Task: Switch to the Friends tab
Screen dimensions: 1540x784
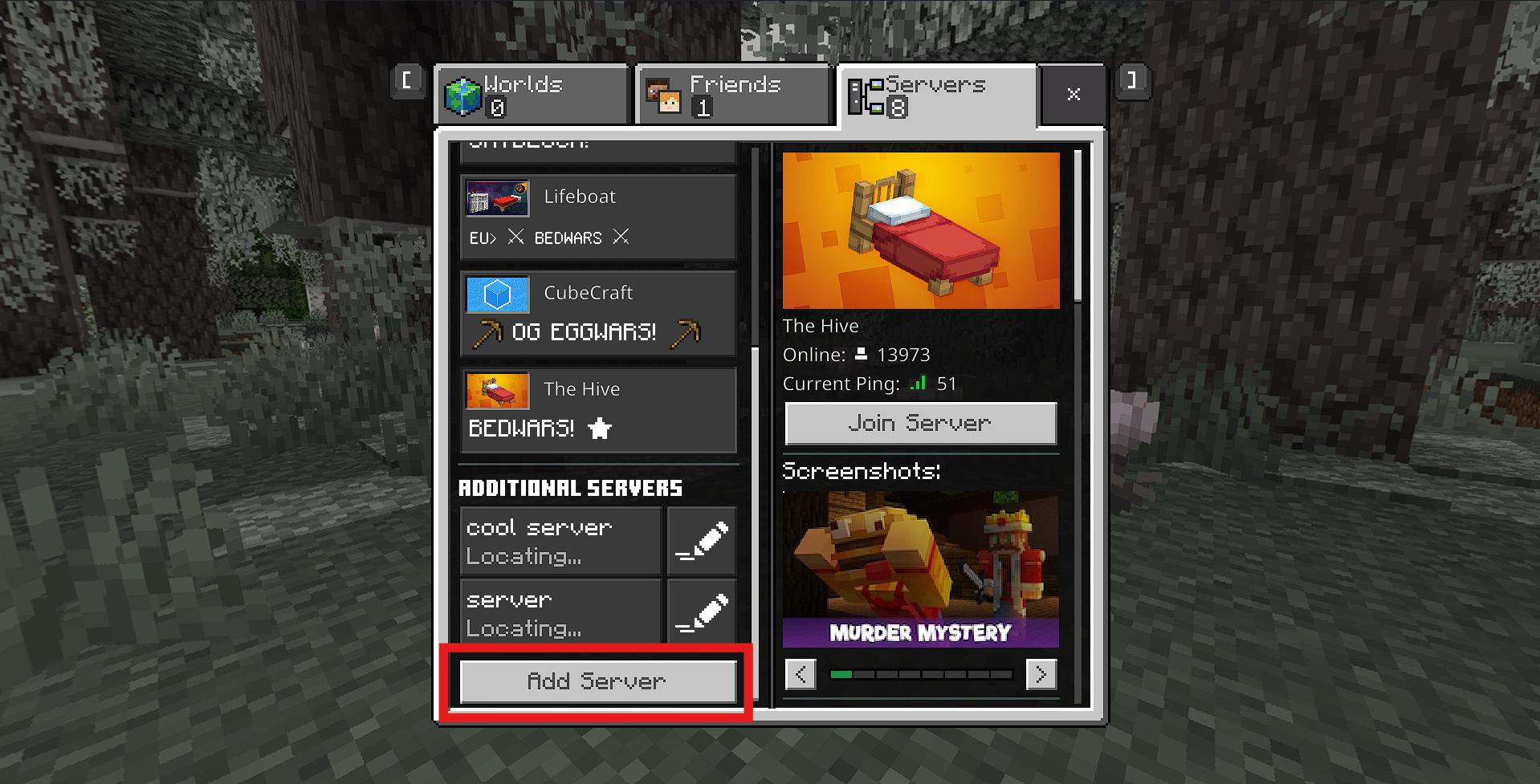Action: tap(732, 94)
